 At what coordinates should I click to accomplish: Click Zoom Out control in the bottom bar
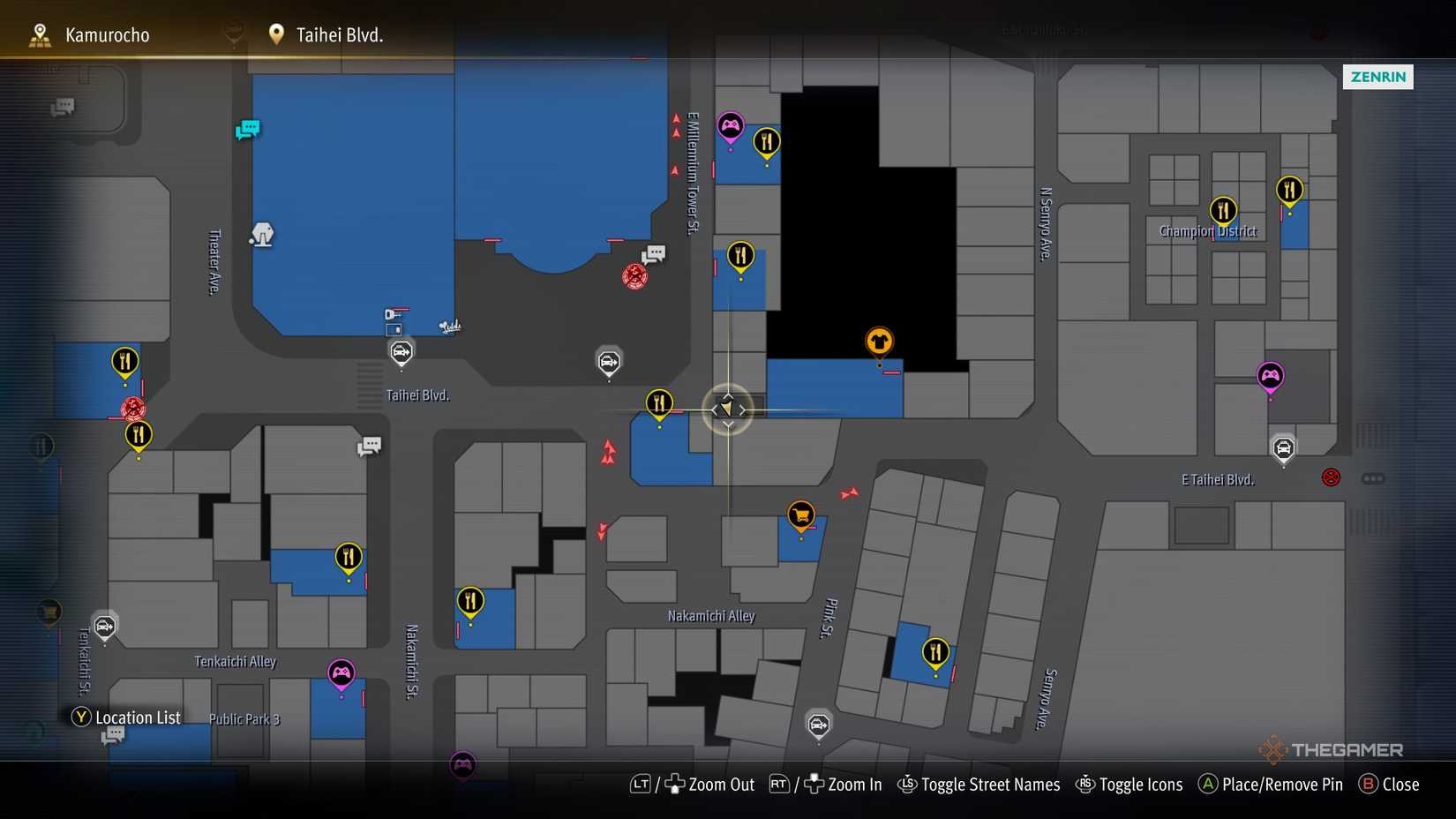(710, 785)
